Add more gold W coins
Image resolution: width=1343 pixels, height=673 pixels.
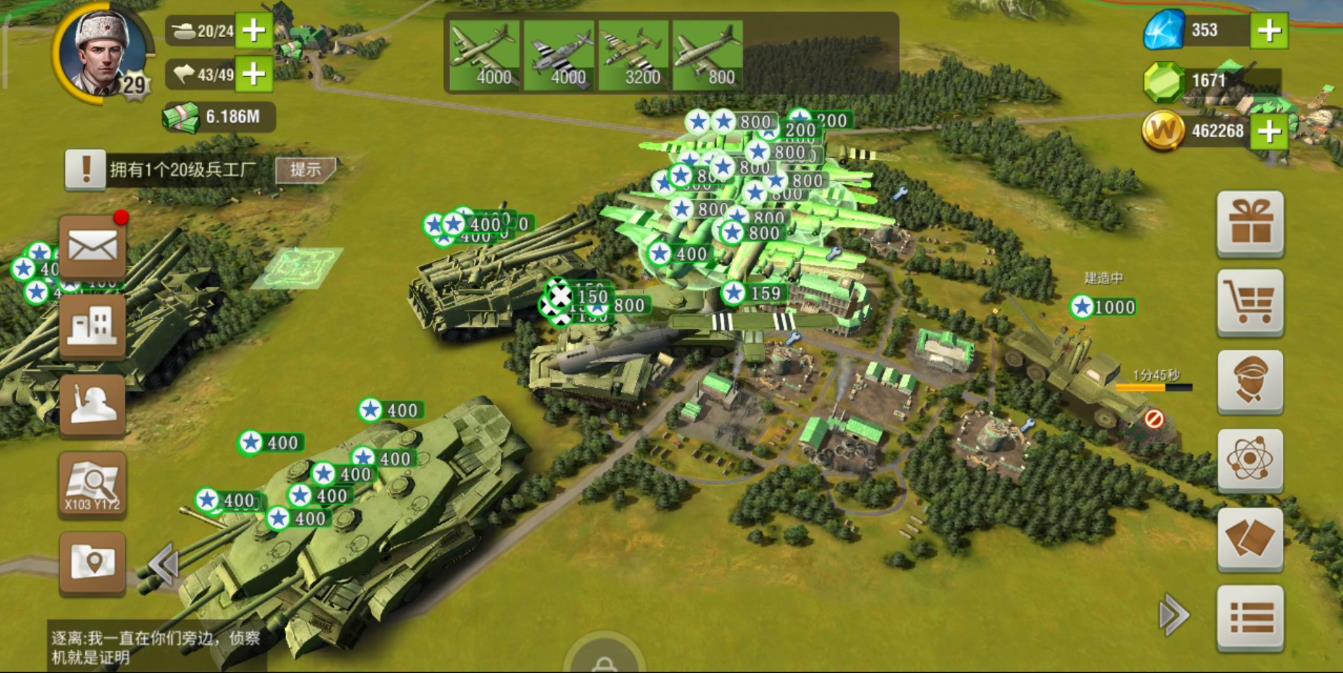pos(1269,131)
